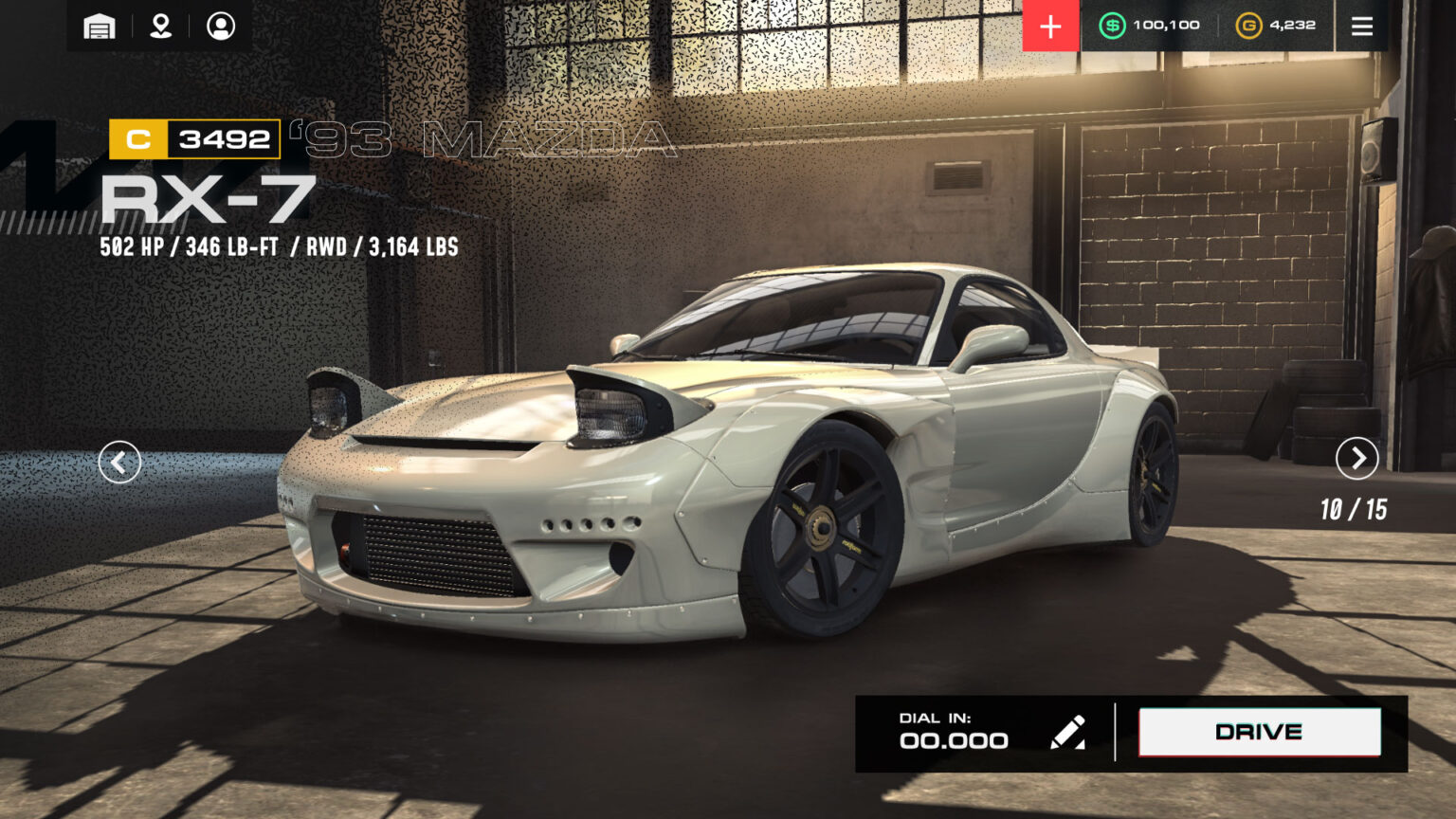This screenshot has height=819, width=1456.
Task: Select the map location icon
Action: tap(159, 26)
